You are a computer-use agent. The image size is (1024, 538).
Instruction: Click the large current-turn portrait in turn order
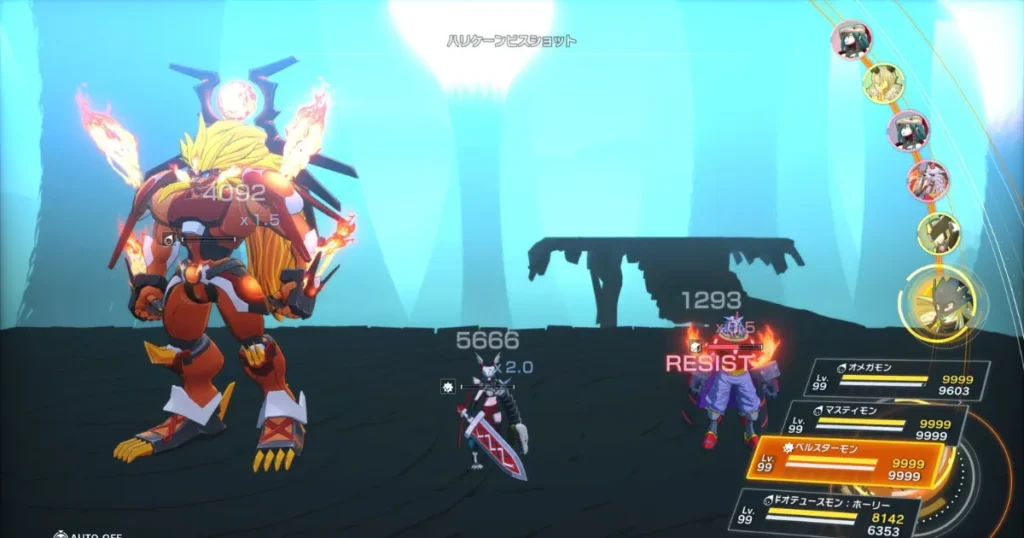click(941, 305)
